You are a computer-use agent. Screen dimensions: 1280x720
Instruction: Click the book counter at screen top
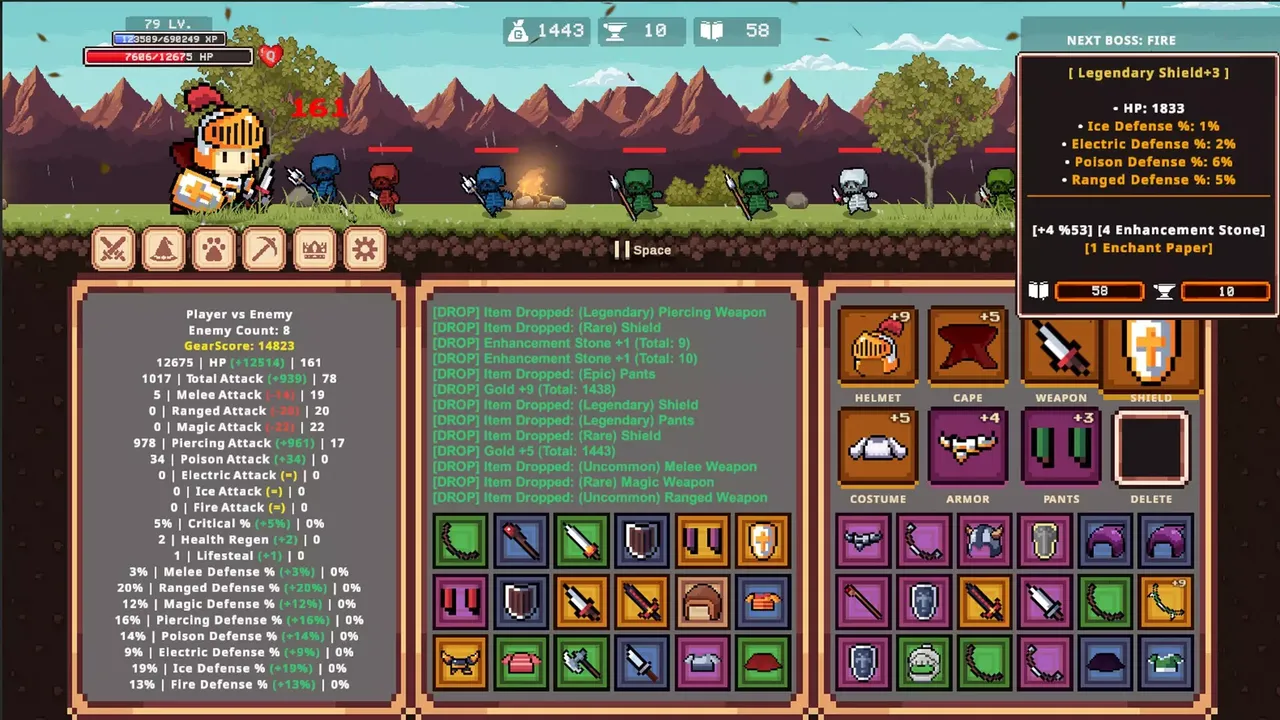(x=736, y=30)
